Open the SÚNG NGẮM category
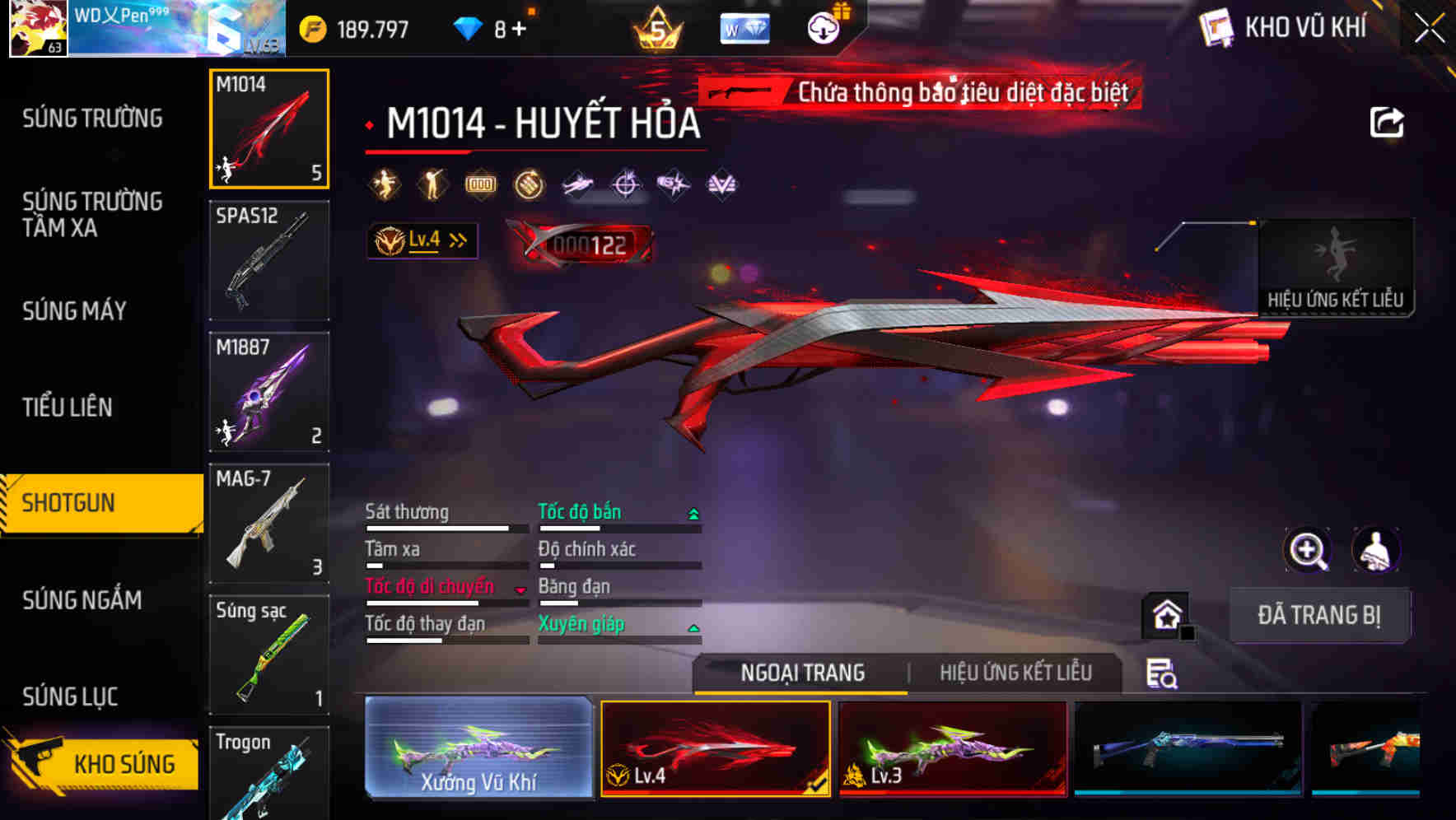1456x820 pixels. [82, 601]
